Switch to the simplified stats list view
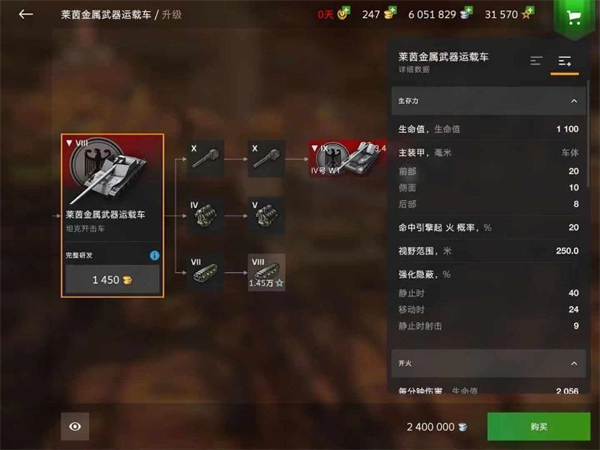The image size is (600, 450). (x=537, y=61)
